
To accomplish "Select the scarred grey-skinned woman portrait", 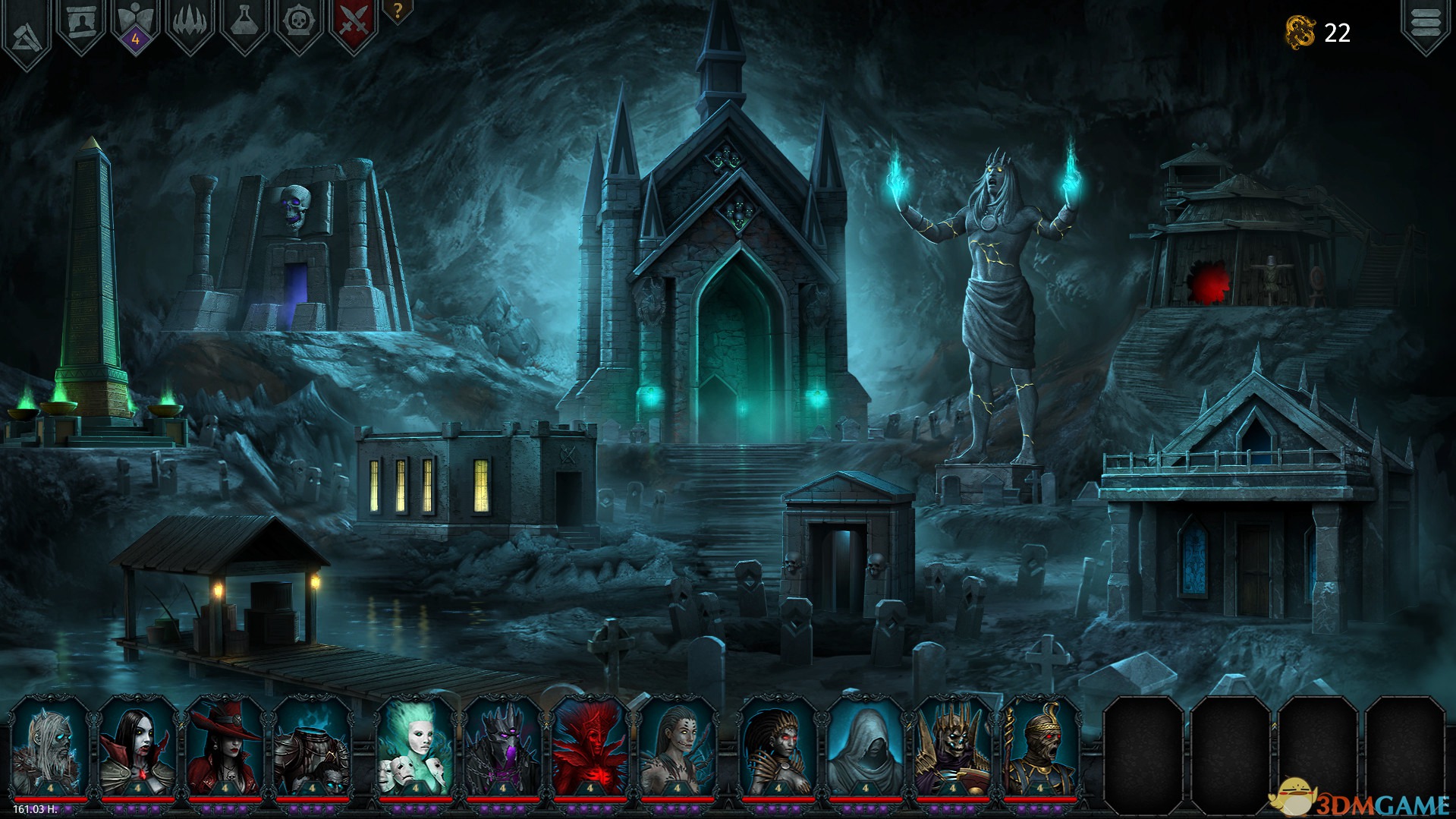I will point(677,746).
